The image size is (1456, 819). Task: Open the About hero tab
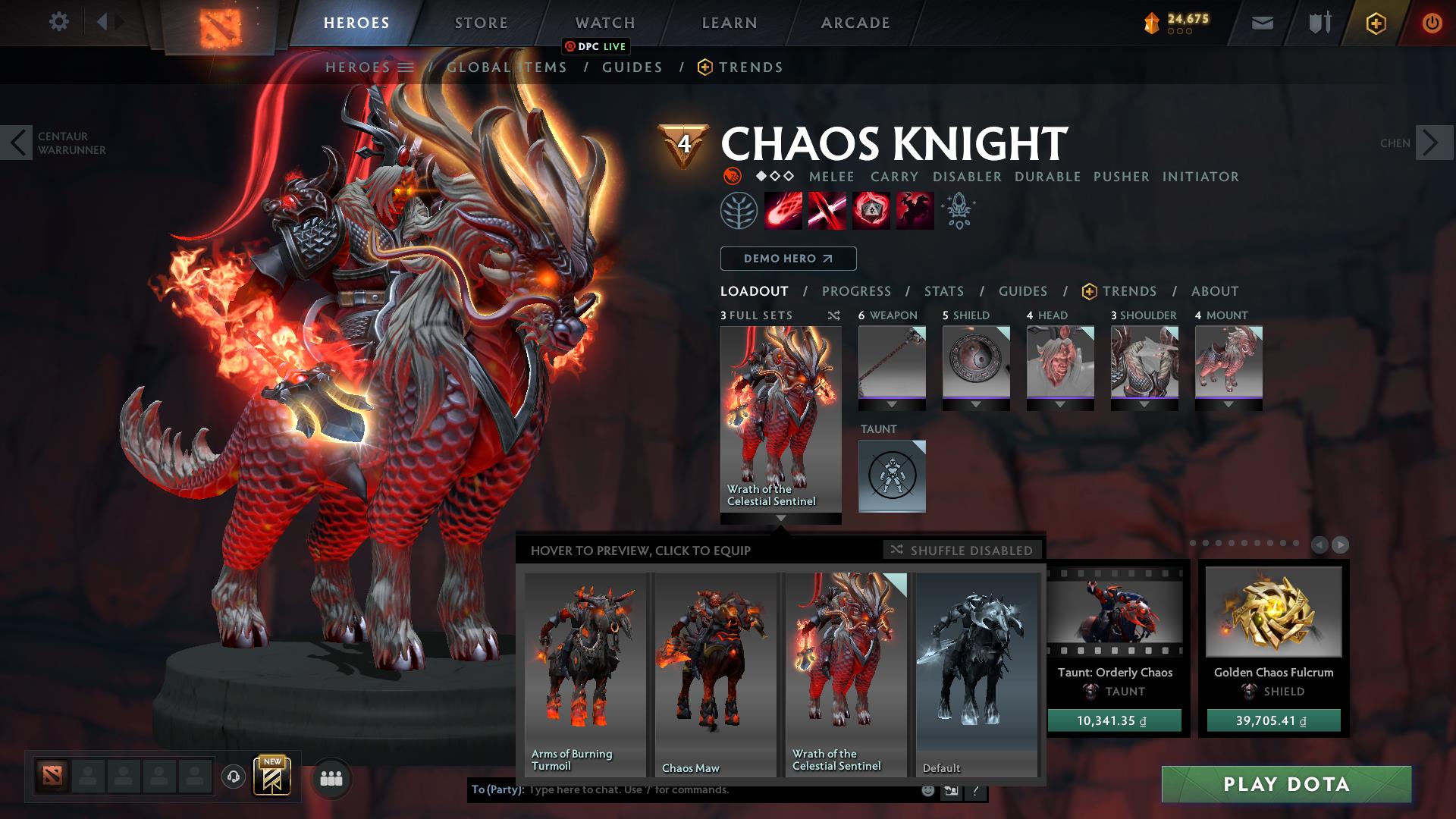1214,291
